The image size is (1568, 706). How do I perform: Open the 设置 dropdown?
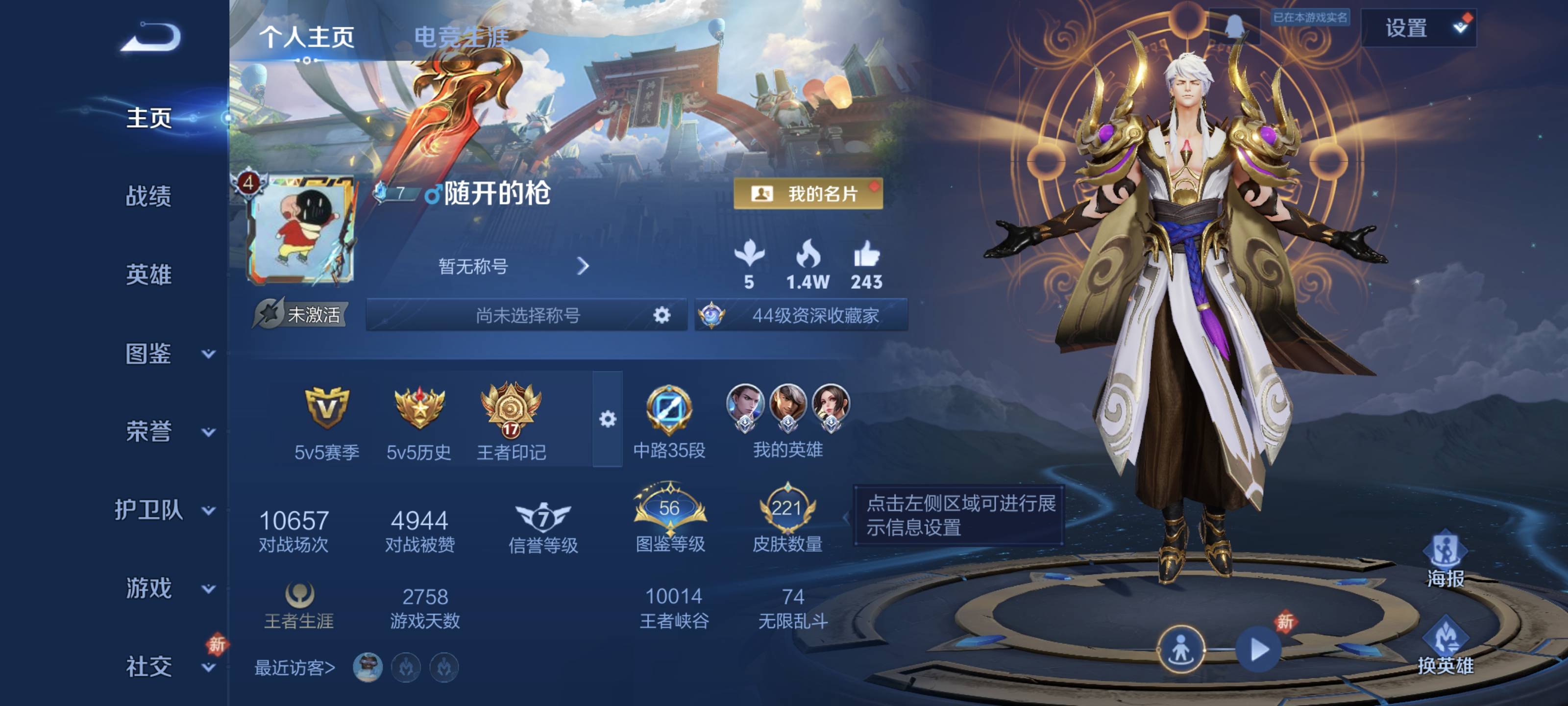(1418, 28)
